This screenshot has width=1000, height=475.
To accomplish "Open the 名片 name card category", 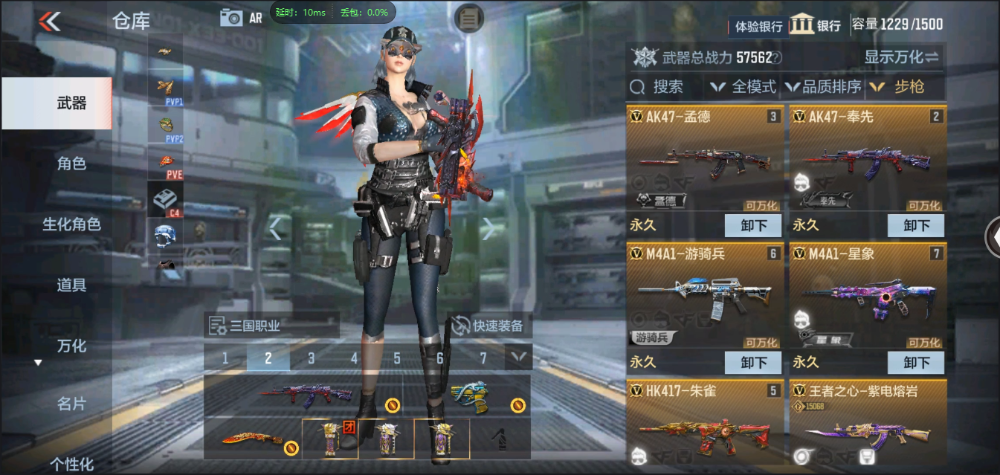I will 70,404.
